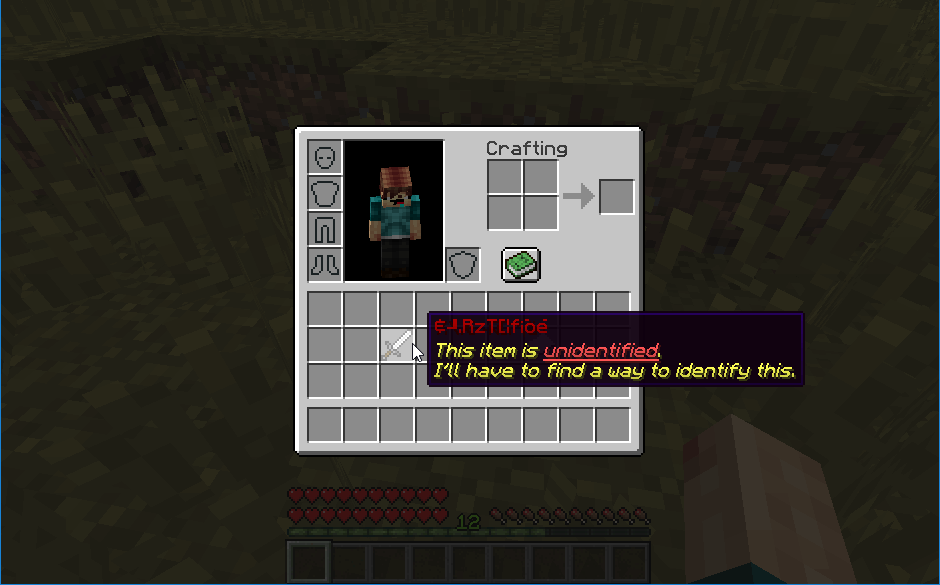Select the helmet armor slot
The width and height of the screenshot is (940, 585).
point(325,157)
